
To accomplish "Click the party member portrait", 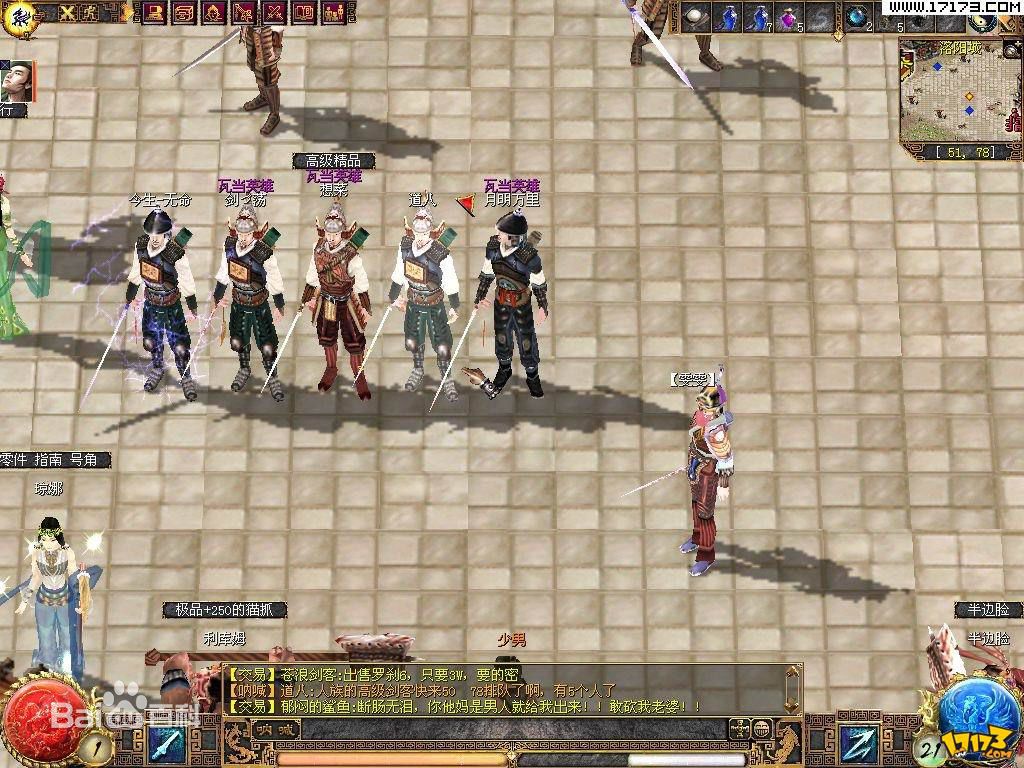I will (x=18, y=81).
